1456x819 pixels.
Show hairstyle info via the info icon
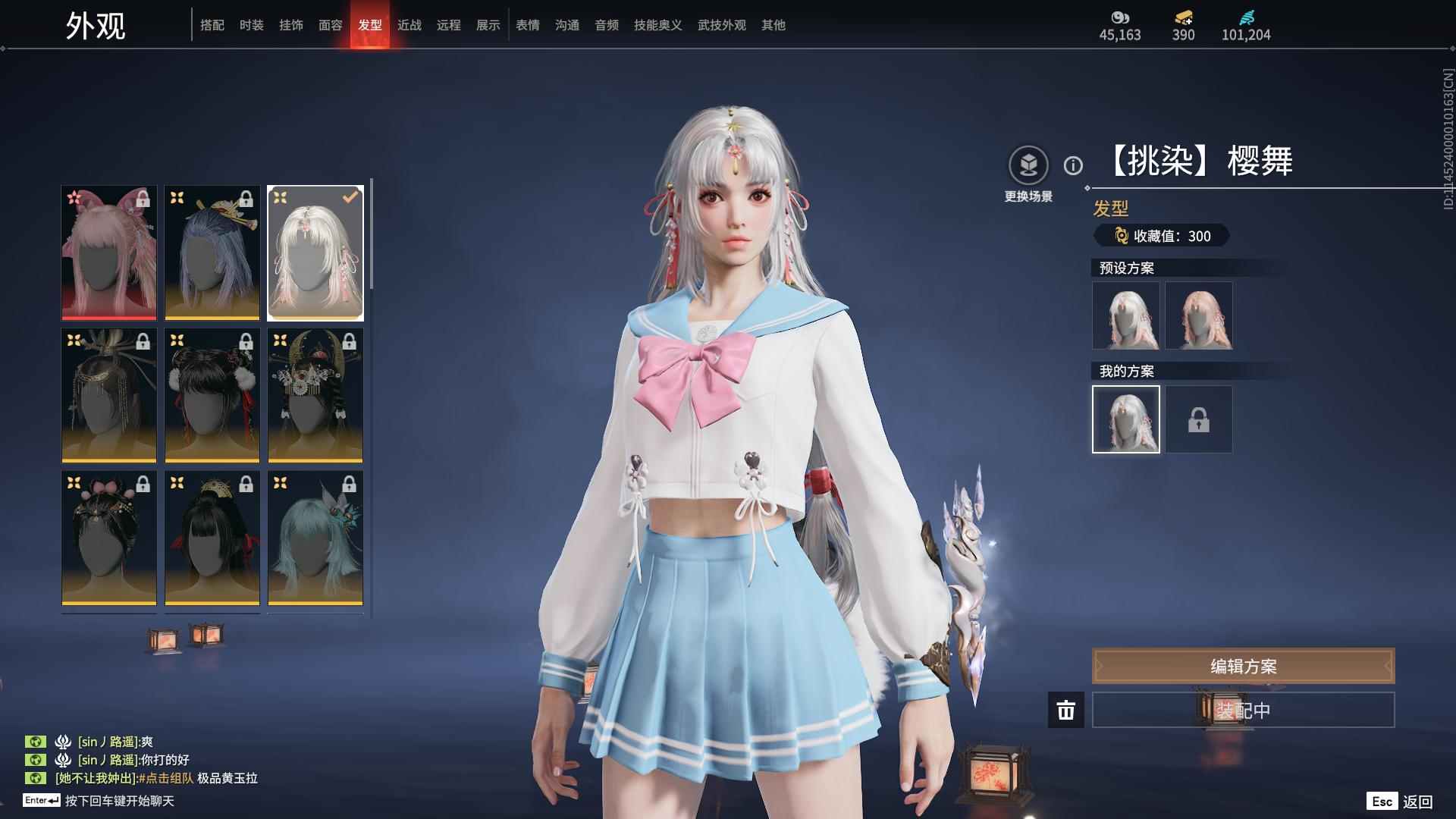[1073, 165]
